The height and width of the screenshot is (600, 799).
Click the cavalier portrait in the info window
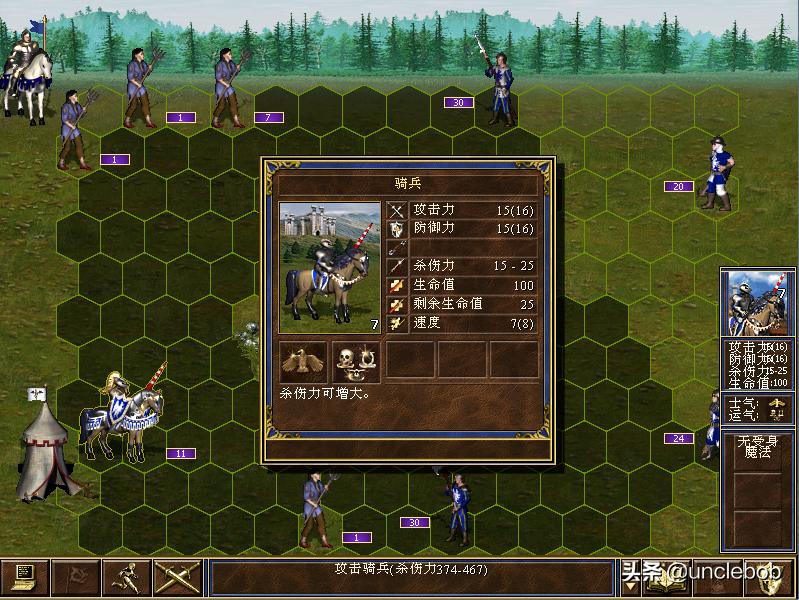point(329,267)
